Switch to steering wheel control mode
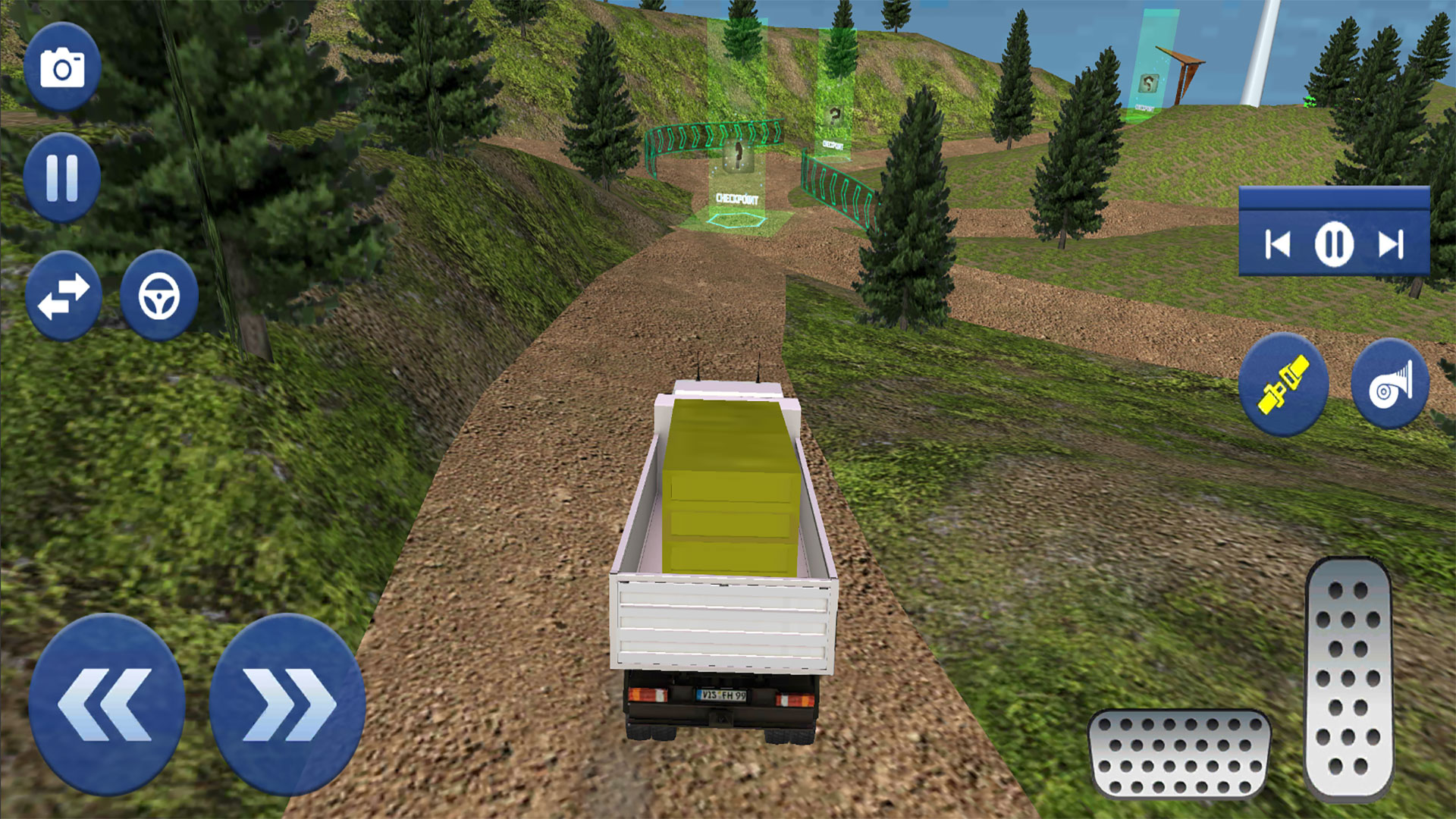This screenshot has height=819, width=1456. pos(160,296)
